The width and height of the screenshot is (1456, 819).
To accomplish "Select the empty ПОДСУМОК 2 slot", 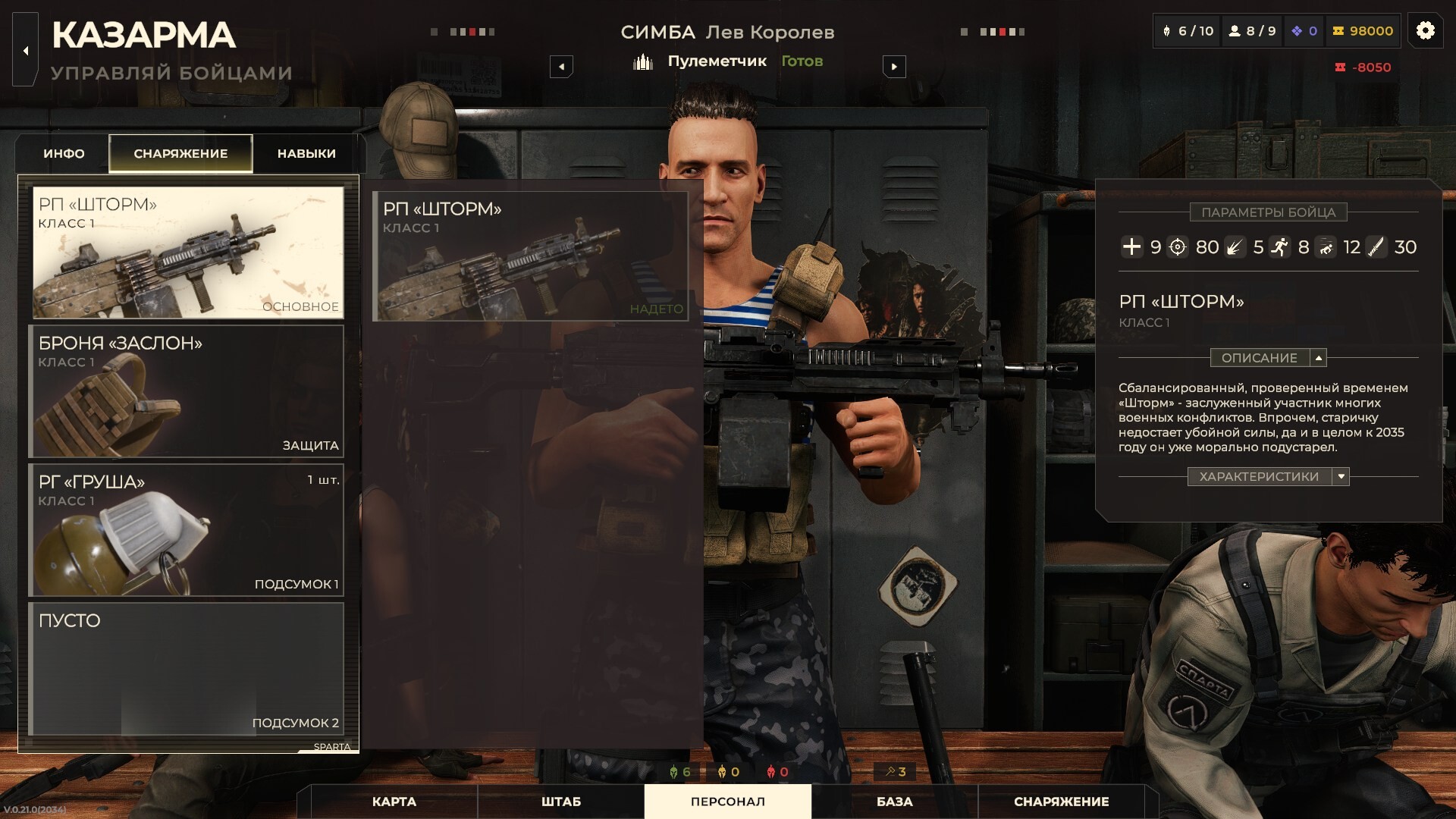I will pyautogui.click(x=187, y=669).
